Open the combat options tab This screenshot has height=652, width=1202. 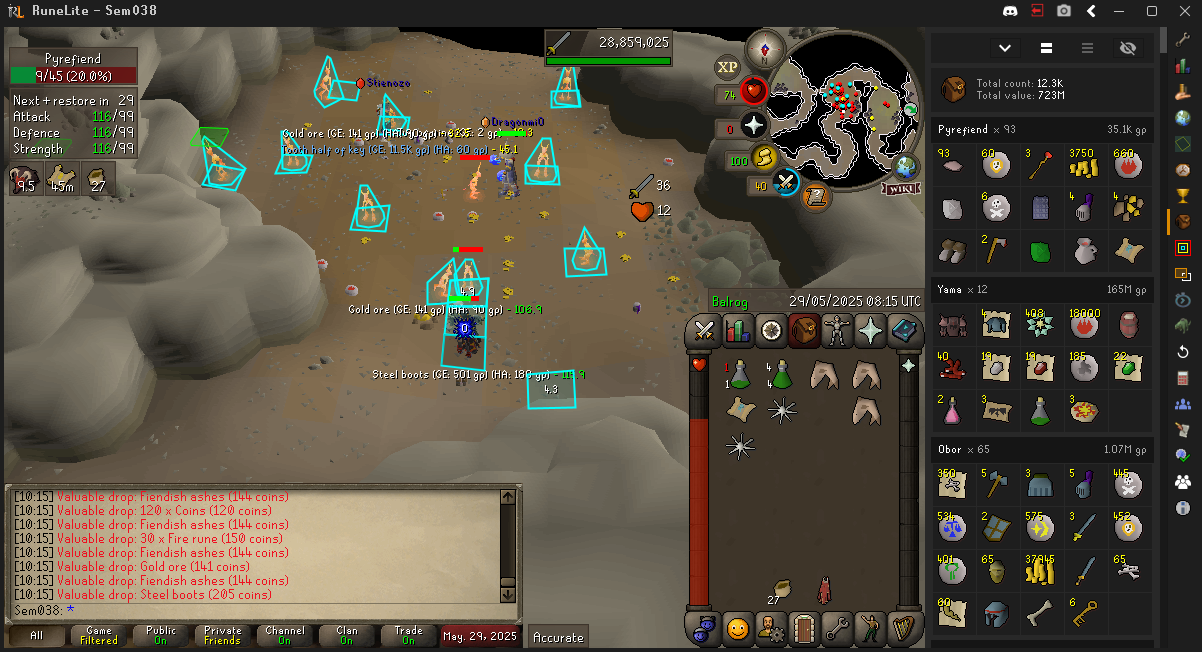point(703,329)
